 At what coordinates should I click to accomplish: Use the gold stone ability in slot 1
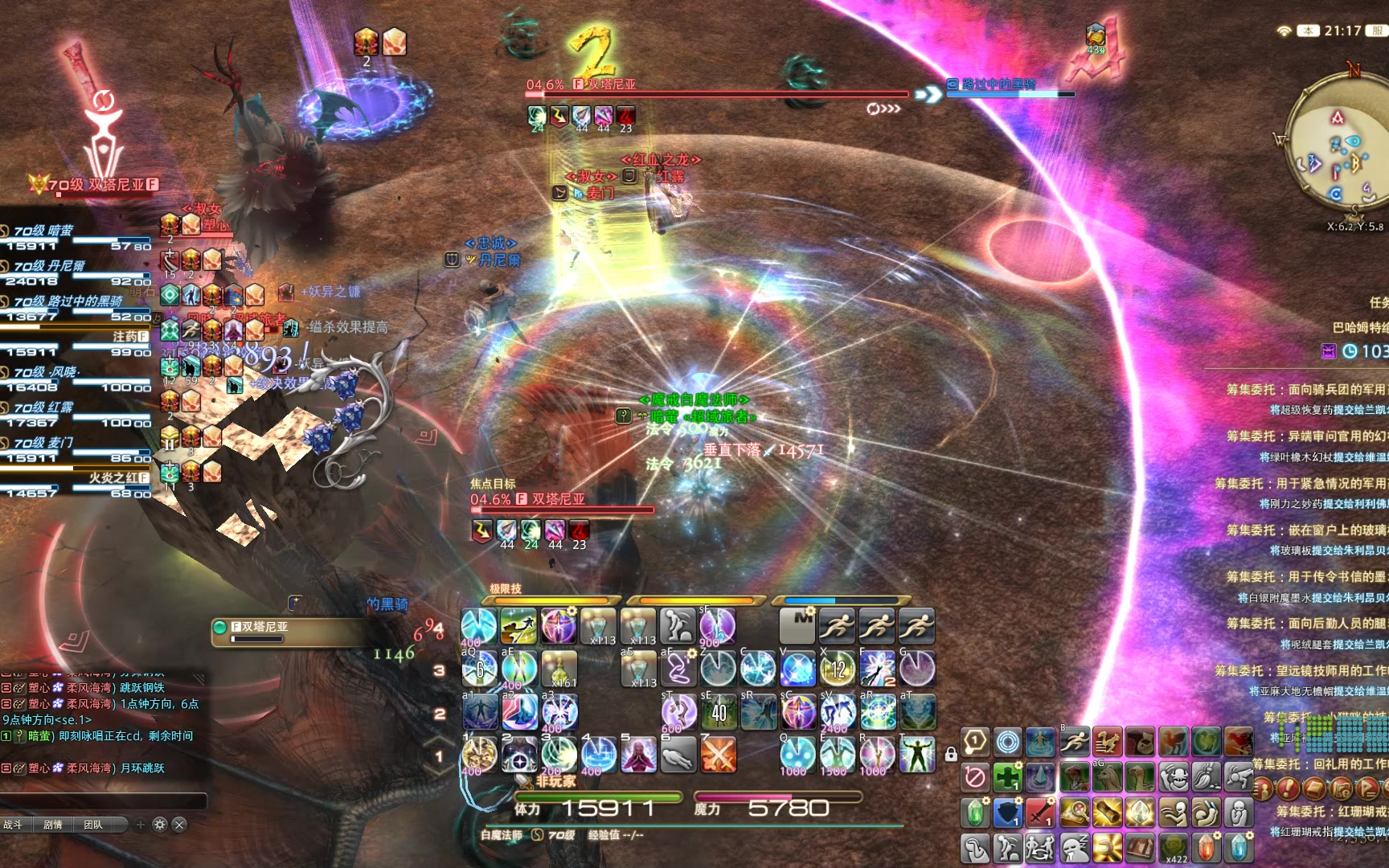coord(479,755)
